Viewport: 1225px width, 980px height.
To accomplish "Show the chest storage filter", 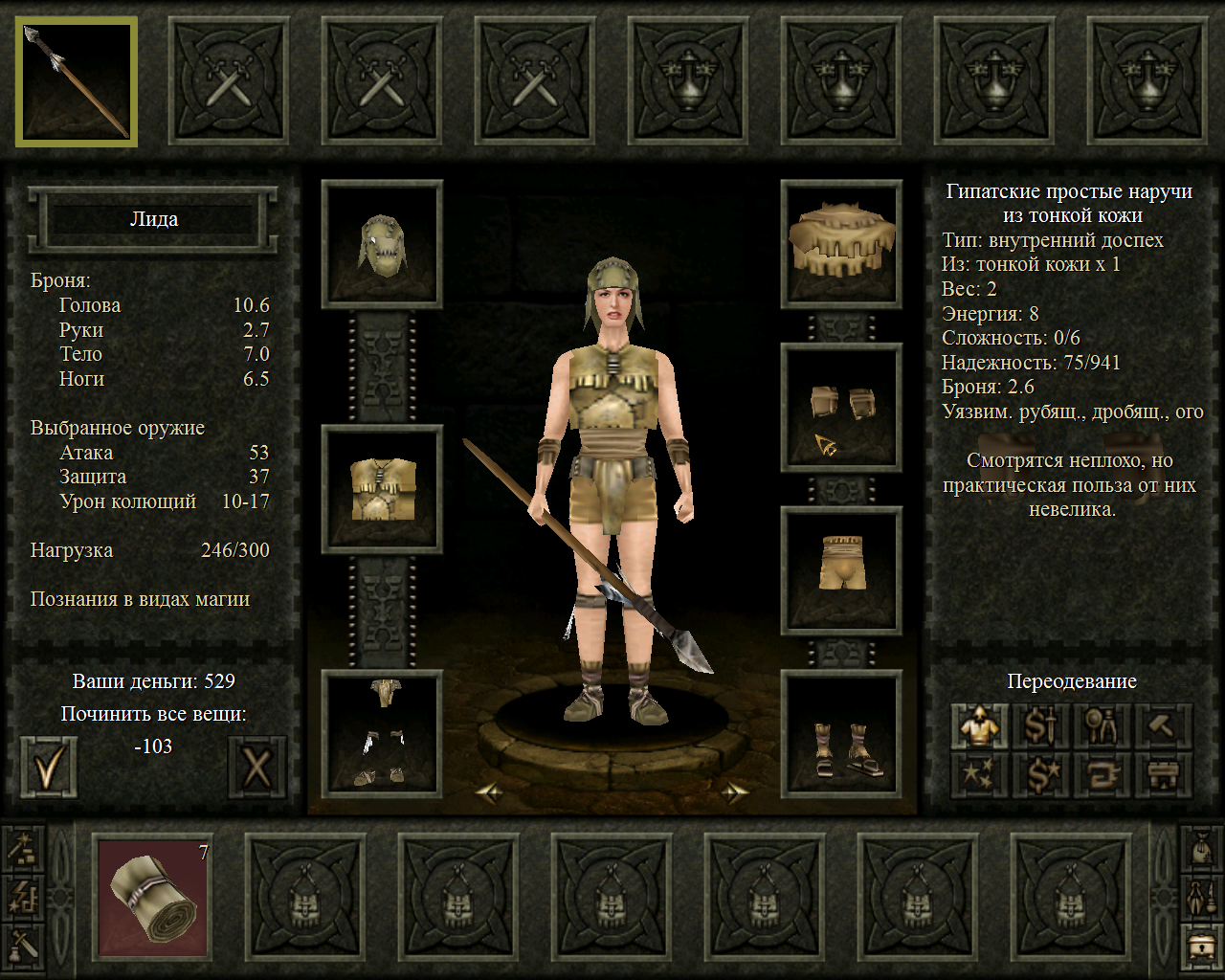I will (1200, 947).
